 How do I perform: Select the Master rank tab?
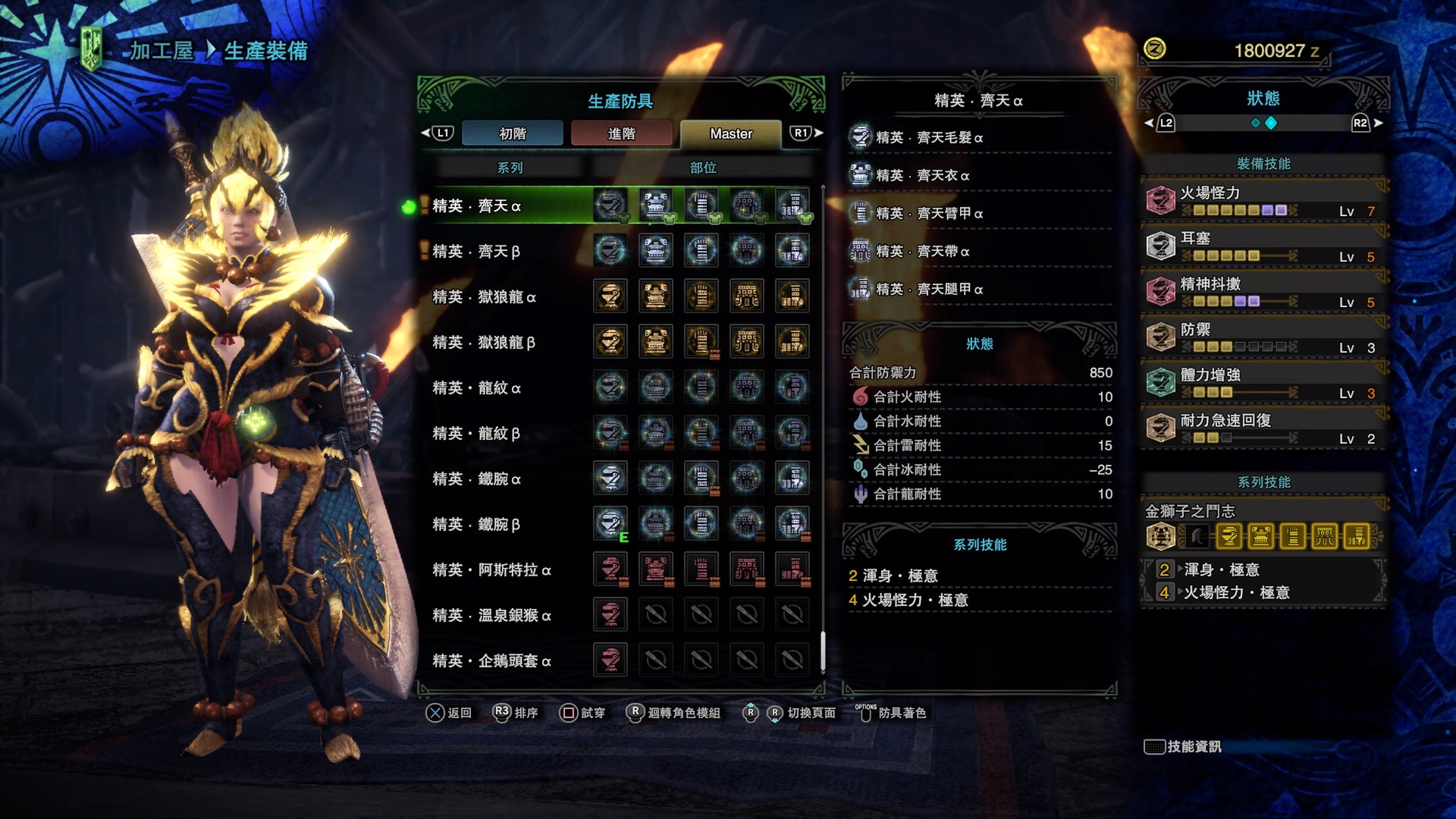point(730,133)
